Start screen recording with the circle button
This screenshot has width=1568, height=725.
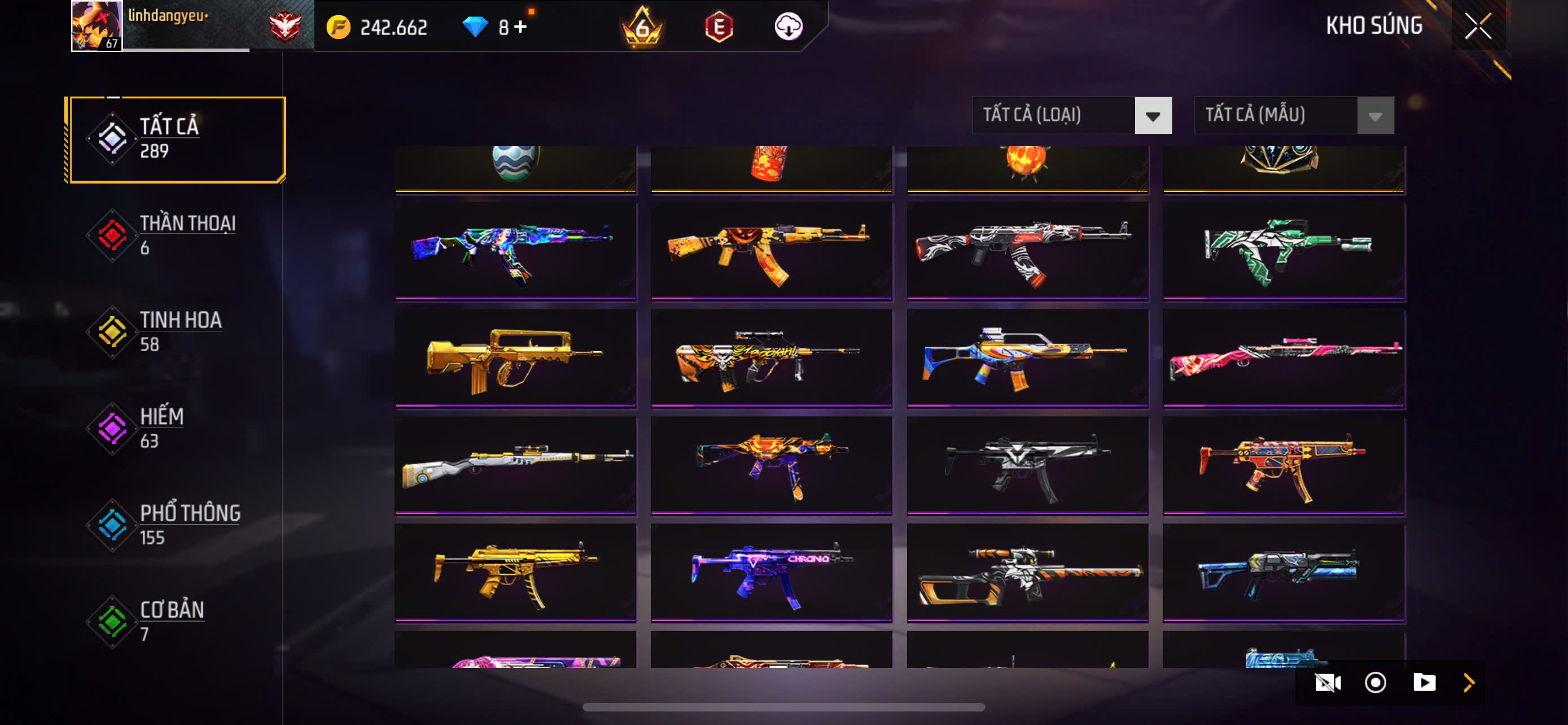coord(1375,683)
